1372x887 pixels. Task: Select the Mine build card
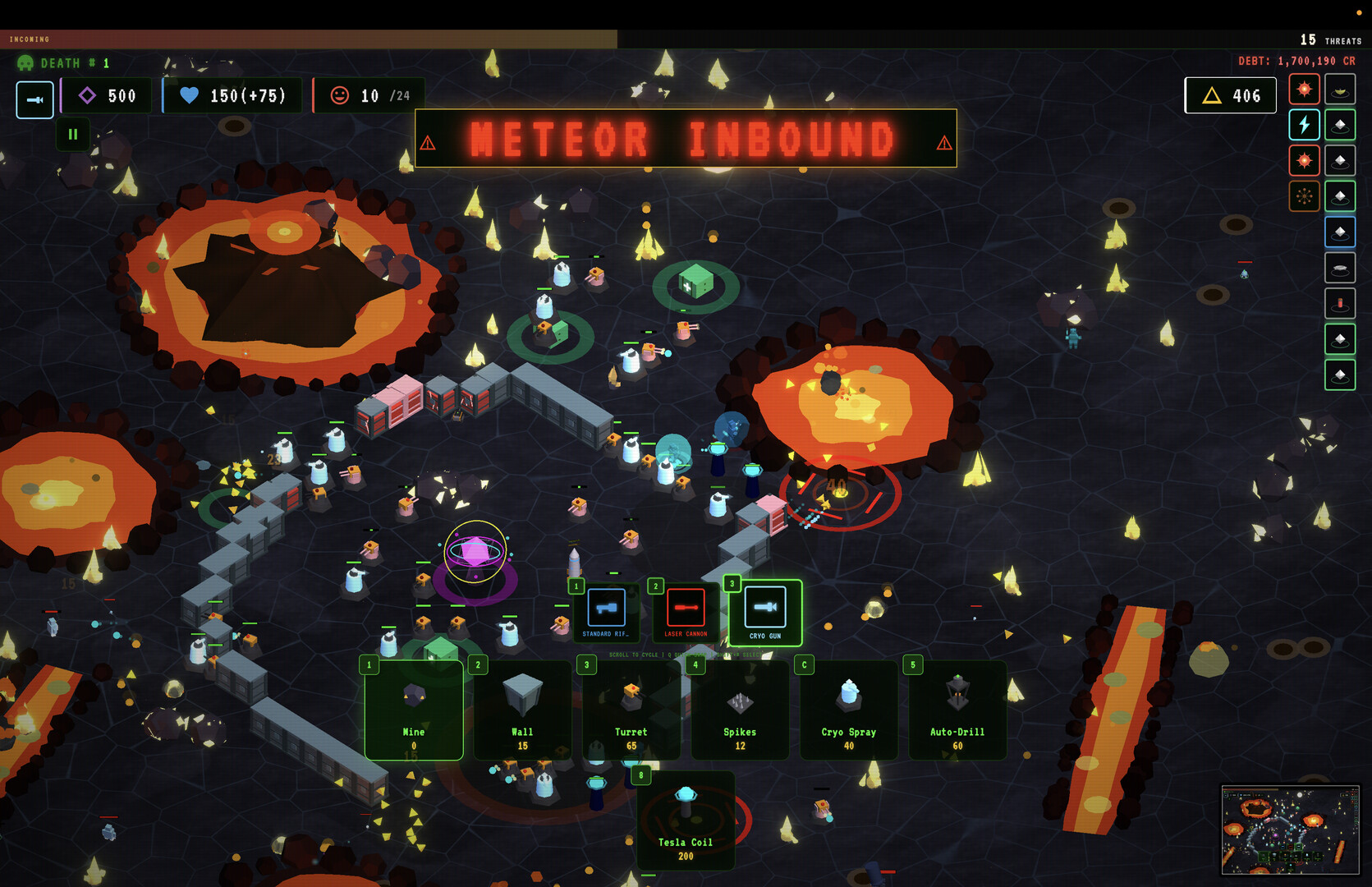[x=414, y=710]
